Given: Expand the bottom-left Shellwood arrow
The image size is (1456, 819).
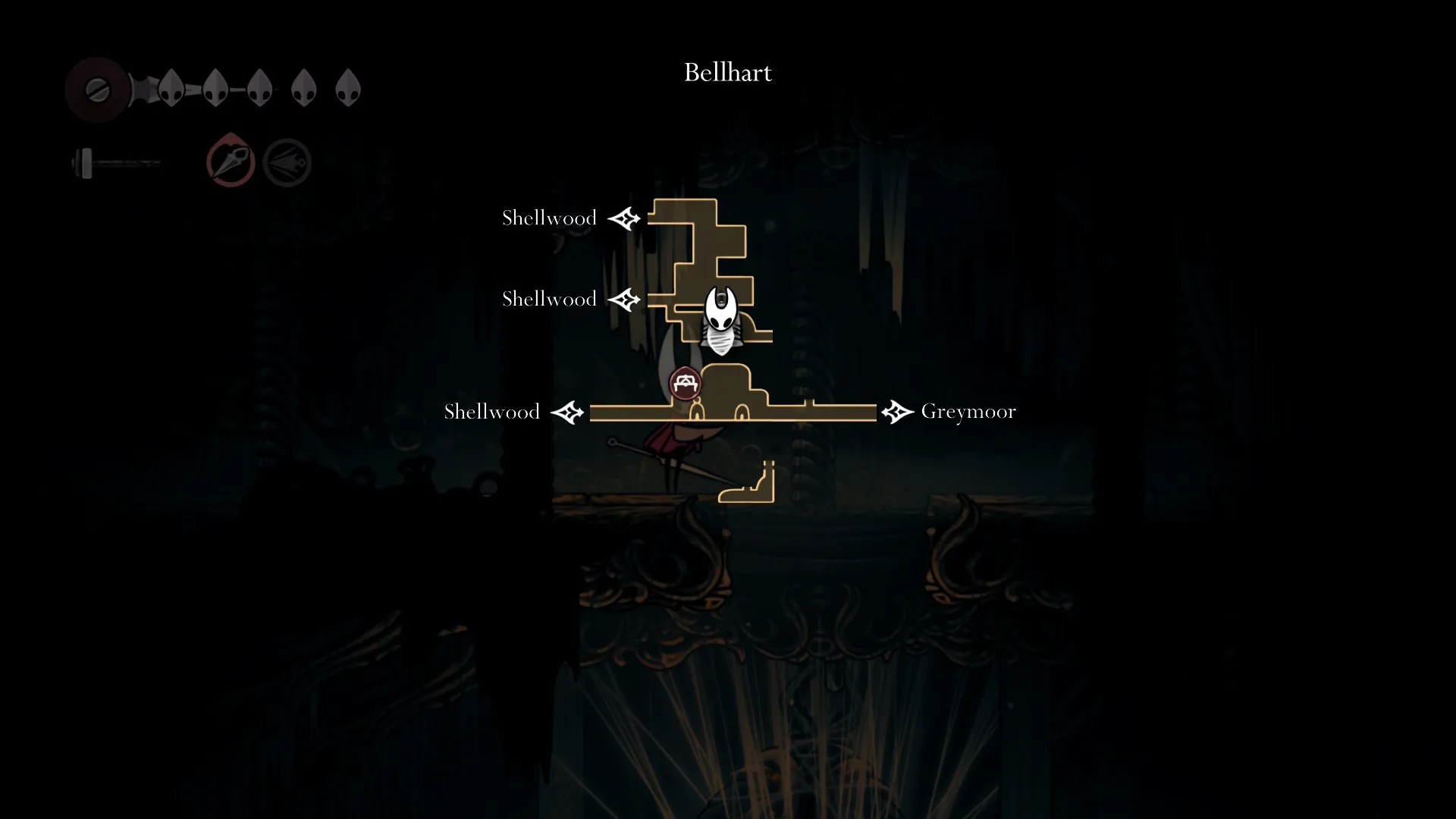Looking at the screenshot, I should click(569, 412).
